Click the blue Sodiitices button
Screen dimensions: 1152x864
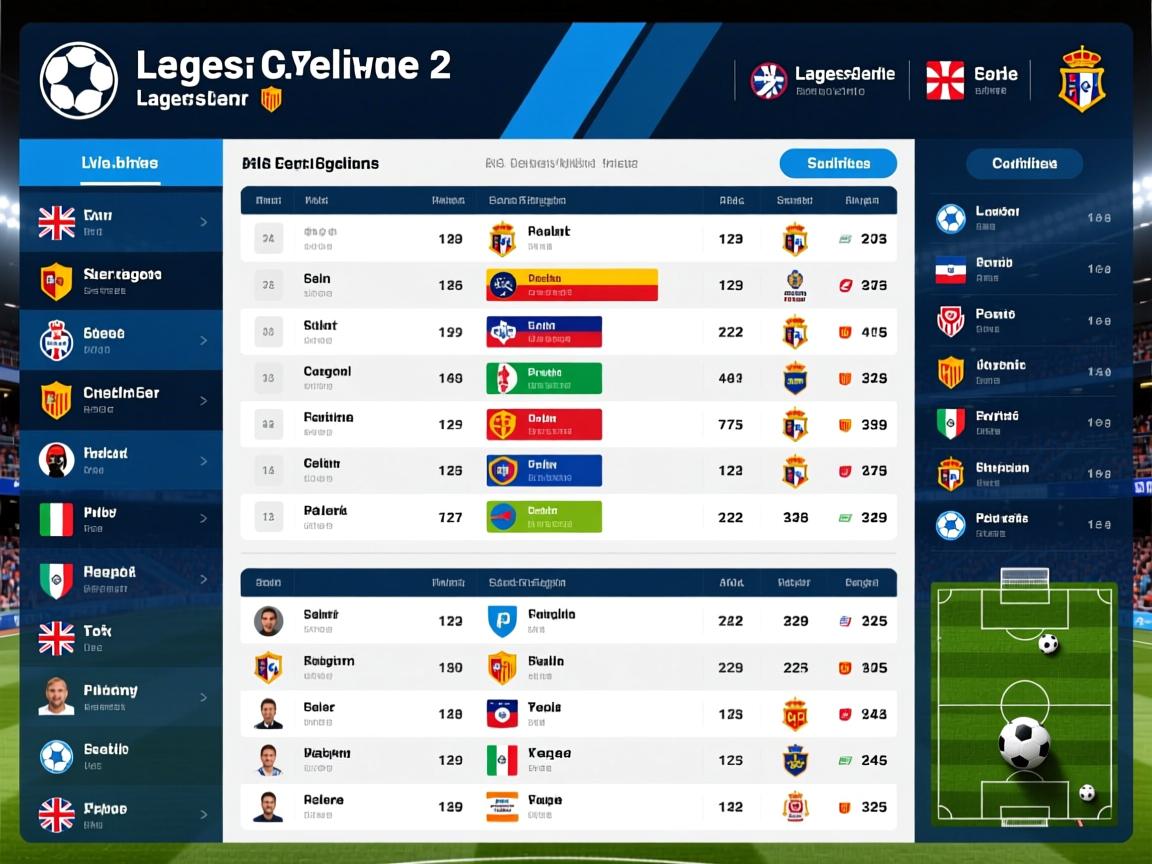click(837, 163)
